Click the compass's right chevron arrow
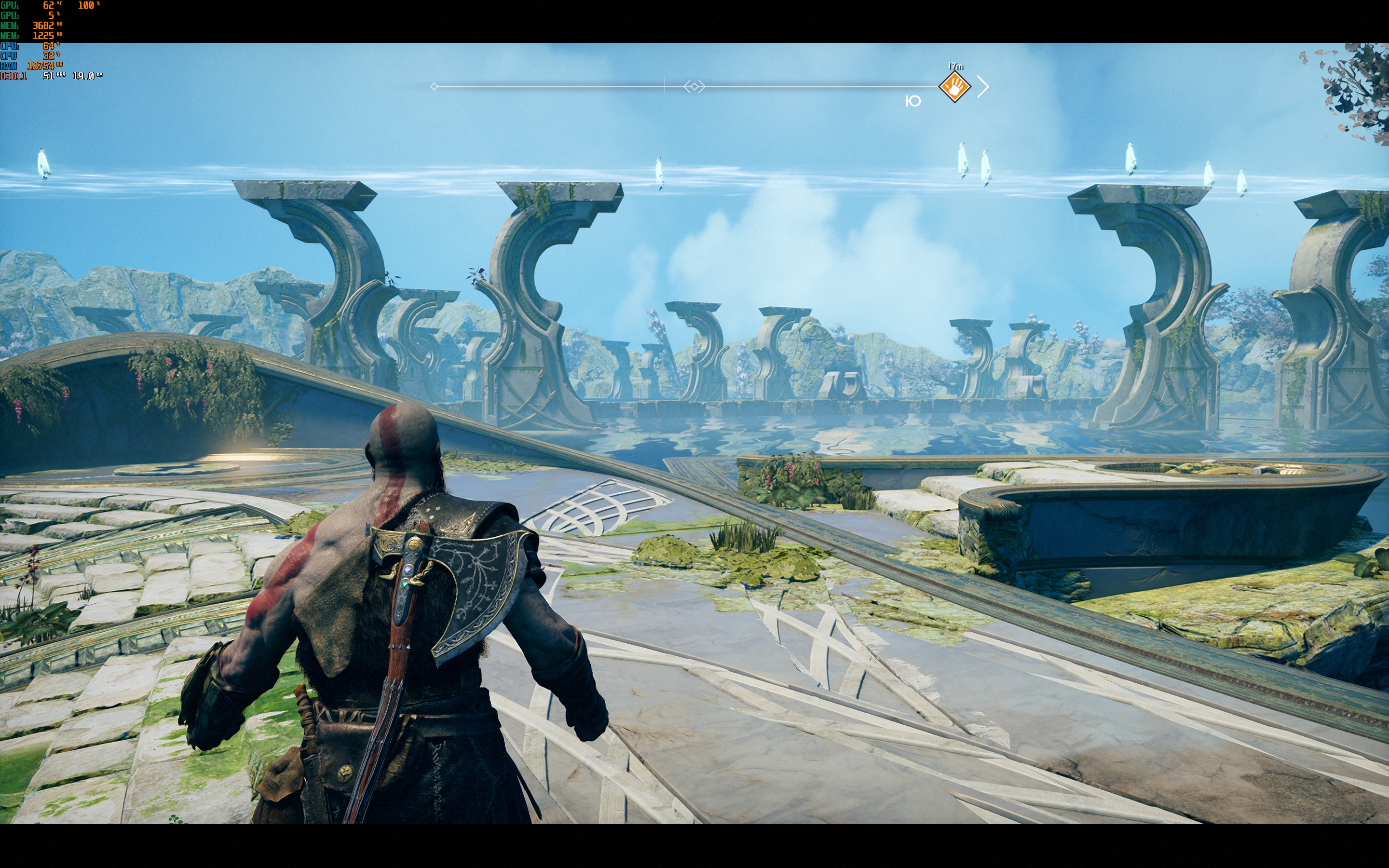 click(x=983, y=87)
